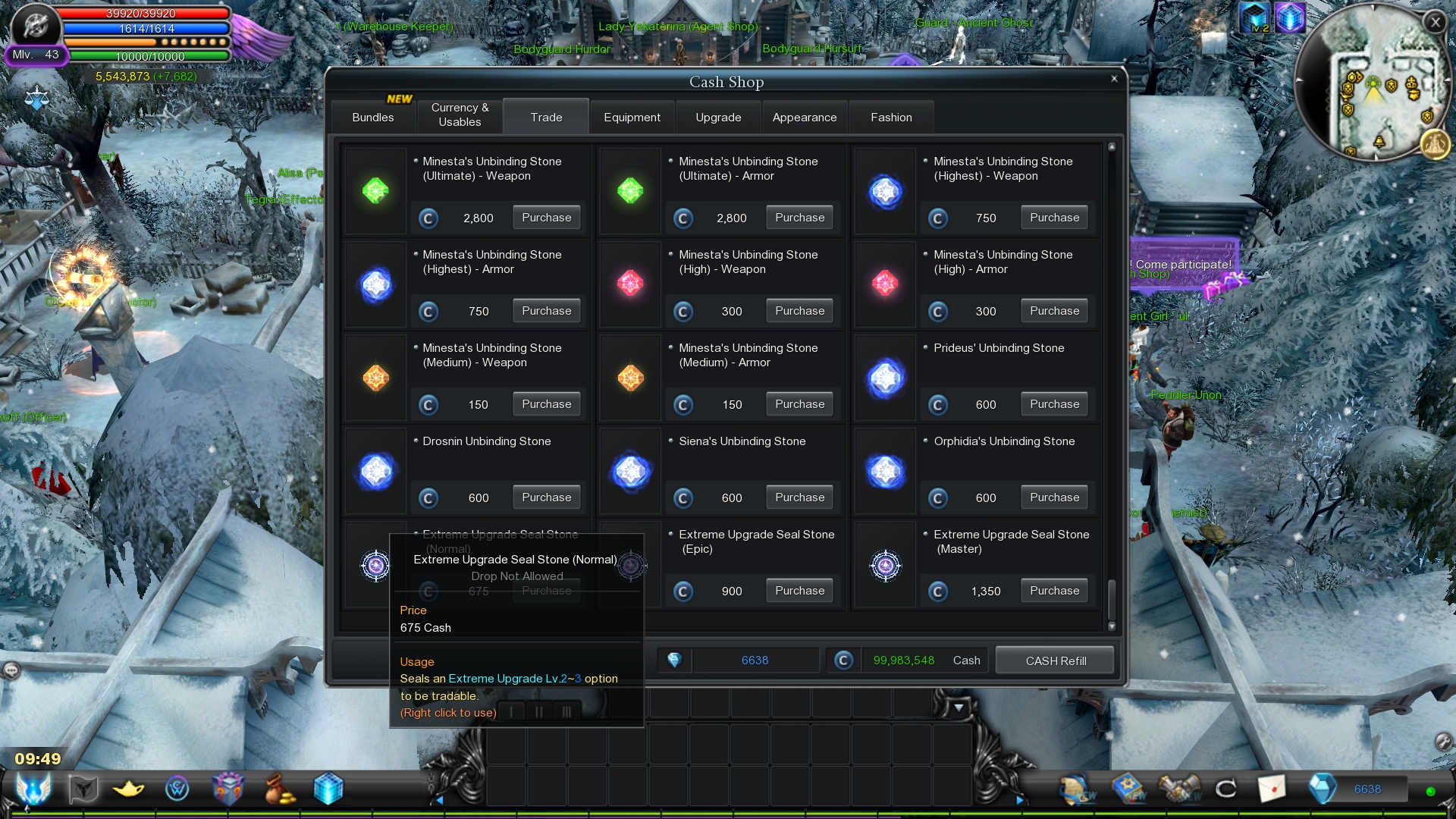
Task: Buy Extreme Upgrade Seal Stone (Epic)
Action: click(799, 591)
